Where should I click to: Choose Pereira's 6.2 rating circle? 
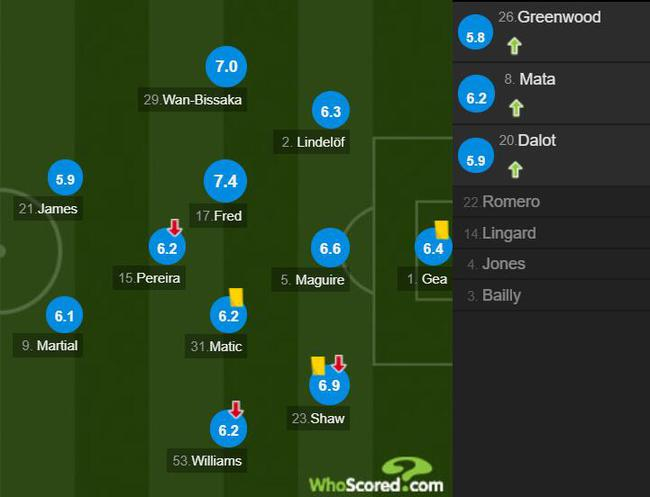coord(166,247)
